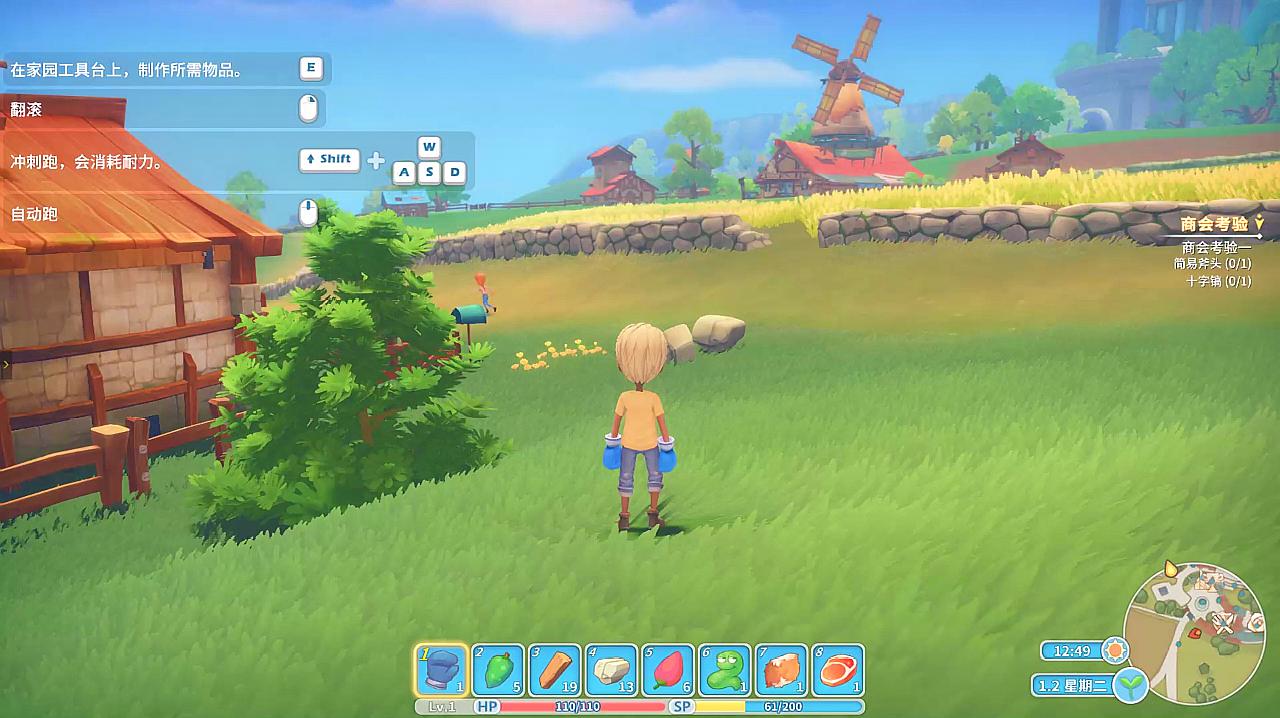This screenshot has height=718, width=1280.
Task: Open the 商会考验 quest tracker
Action: (1215, 225)
